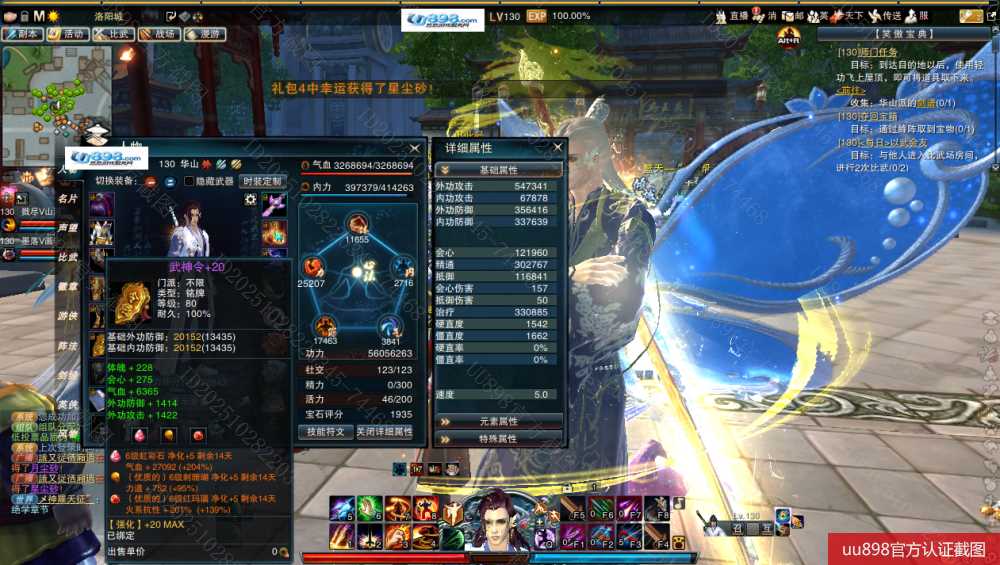Open 时装定制 costume customization

262,181
